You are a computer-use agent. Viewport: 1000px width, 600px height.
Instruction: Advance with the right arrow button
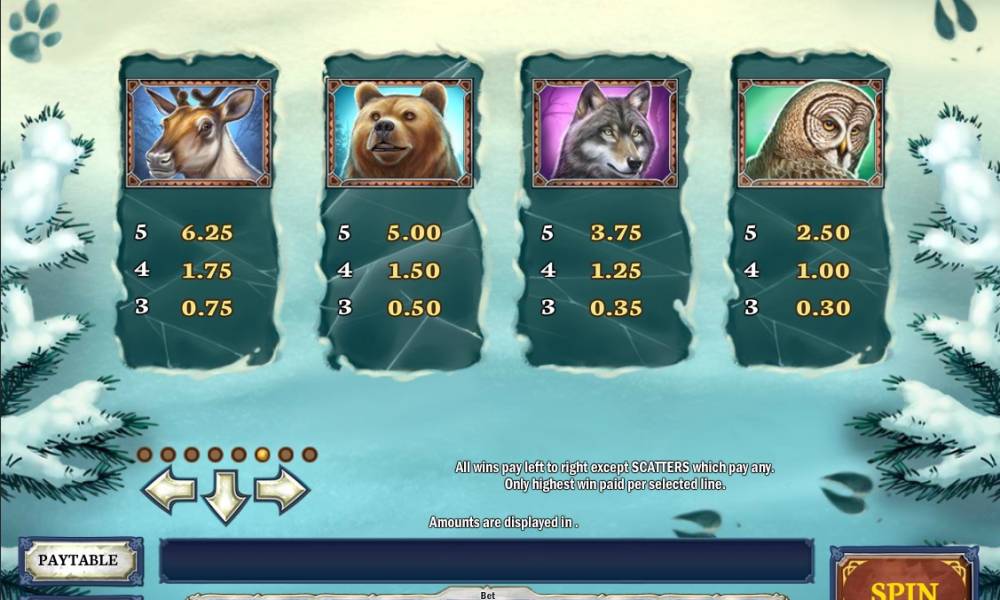[281, 490]
